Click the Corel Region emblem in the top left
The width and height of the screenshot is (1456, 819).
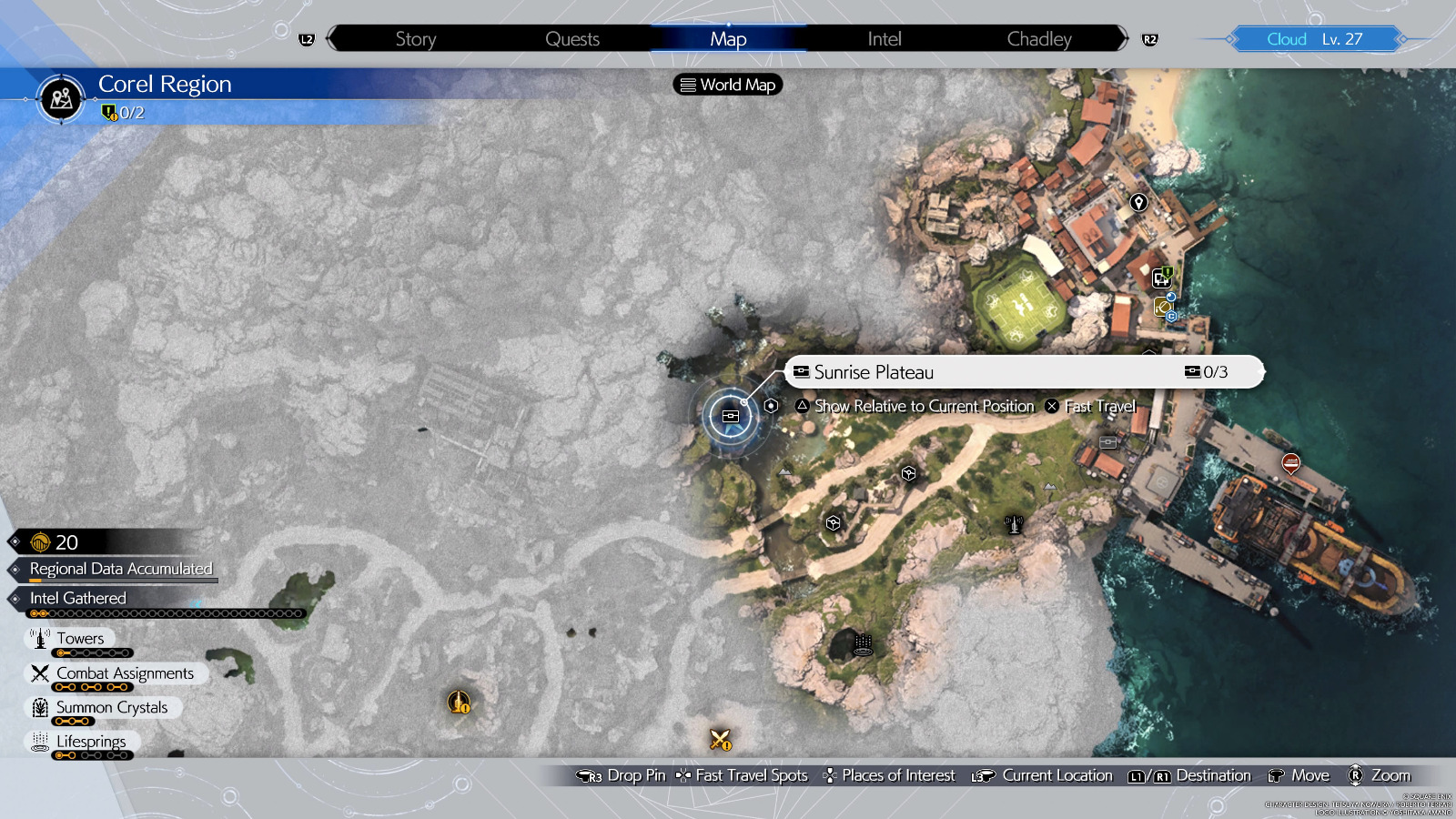pyautogui.click(x=59, y=100)
